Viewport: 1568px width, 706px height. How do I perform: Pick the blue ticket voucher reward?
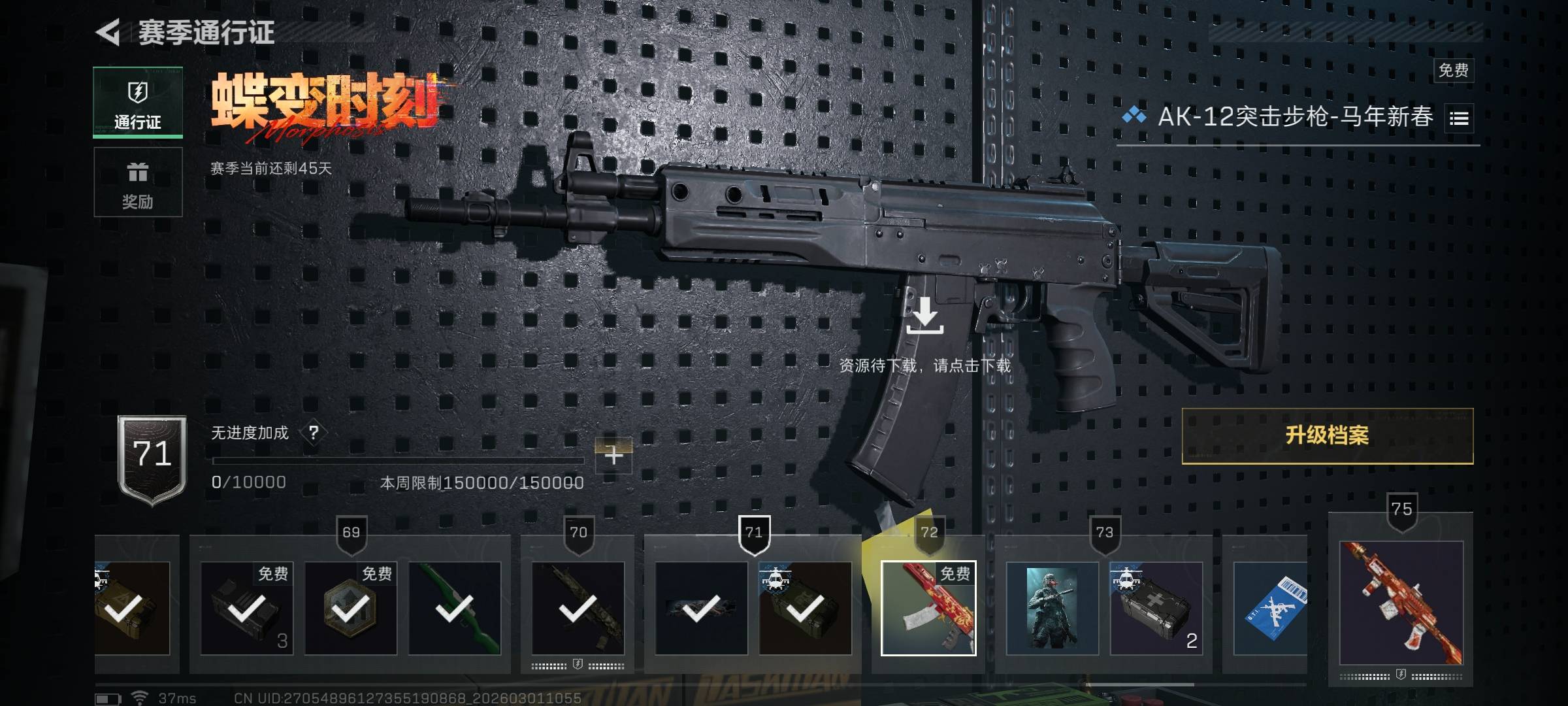tap(1269, 608)
